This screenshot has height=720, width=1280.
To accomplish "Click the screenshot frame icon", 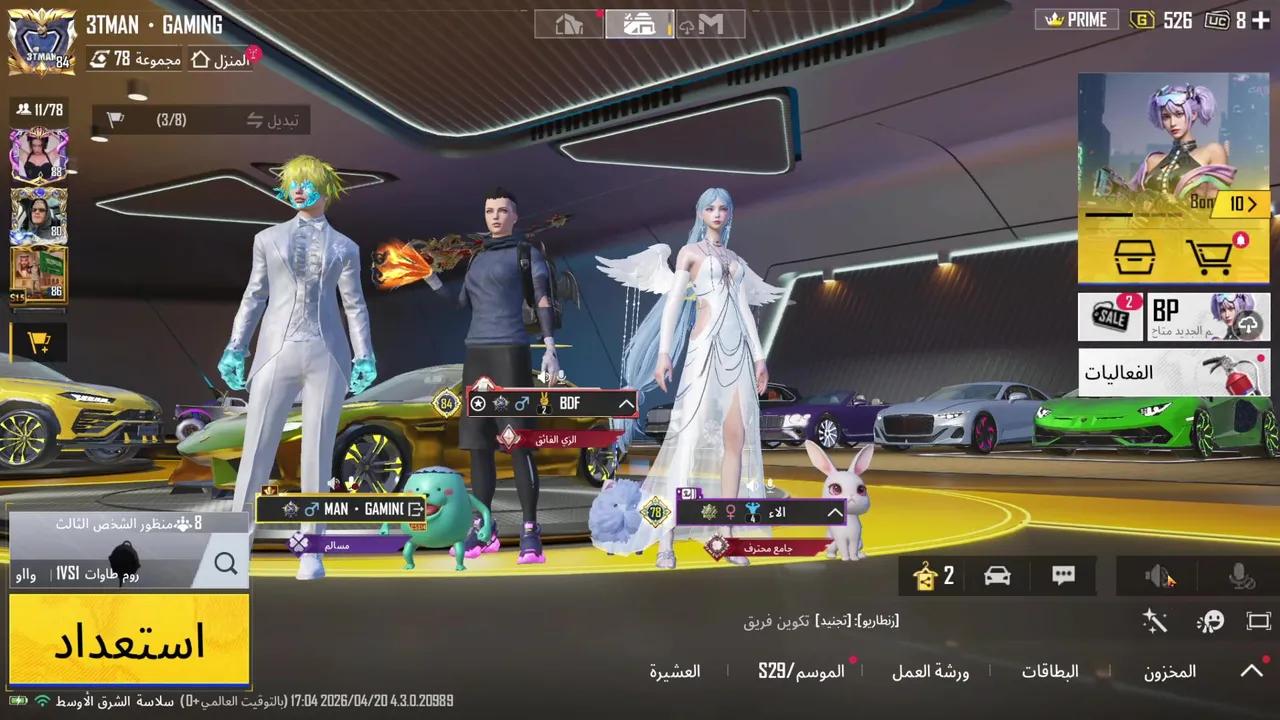I will (x=1259, y=622).
